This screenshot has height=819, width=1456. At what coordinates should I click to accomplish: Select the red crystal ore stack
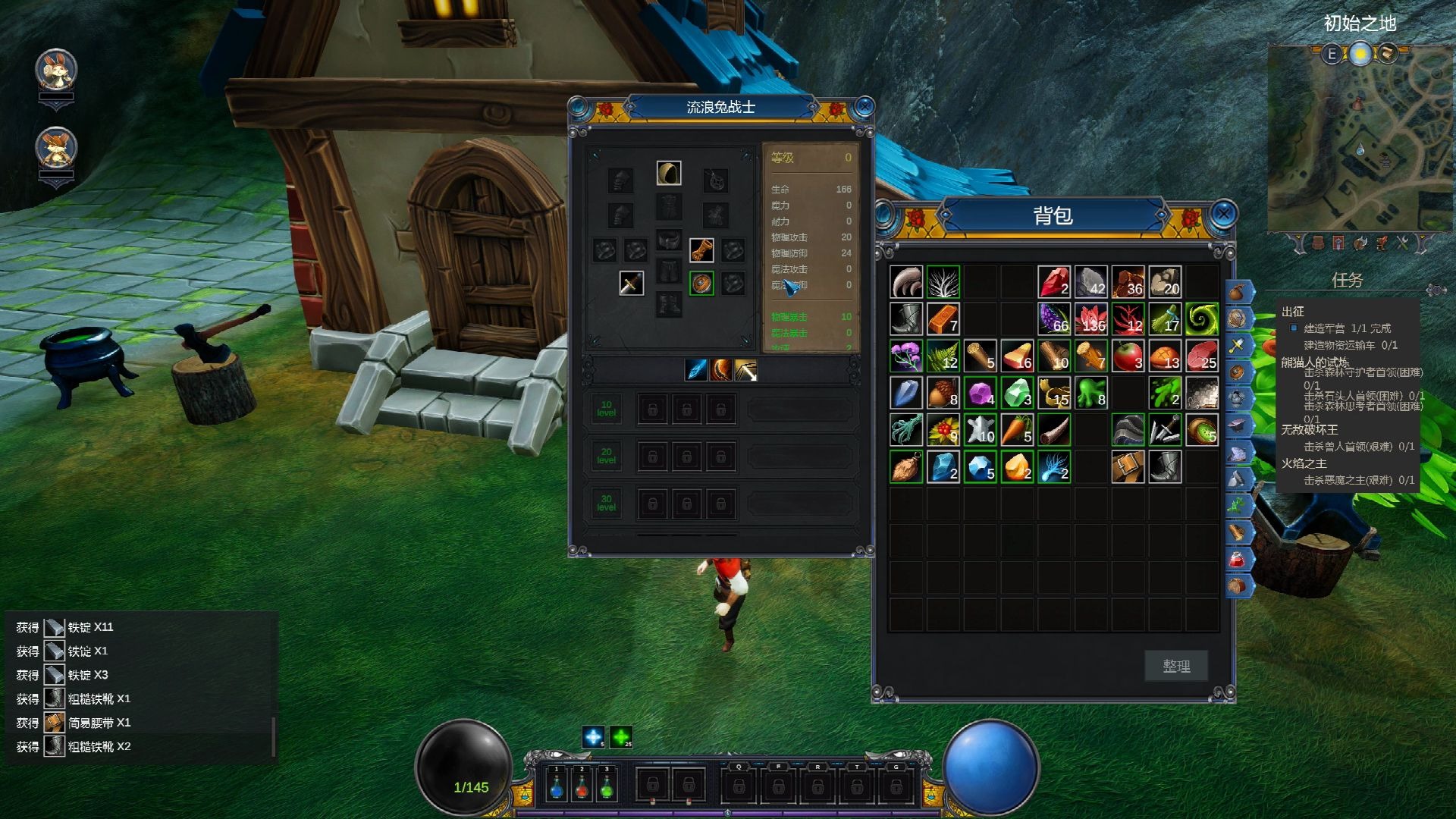(x=1053, y=282)
